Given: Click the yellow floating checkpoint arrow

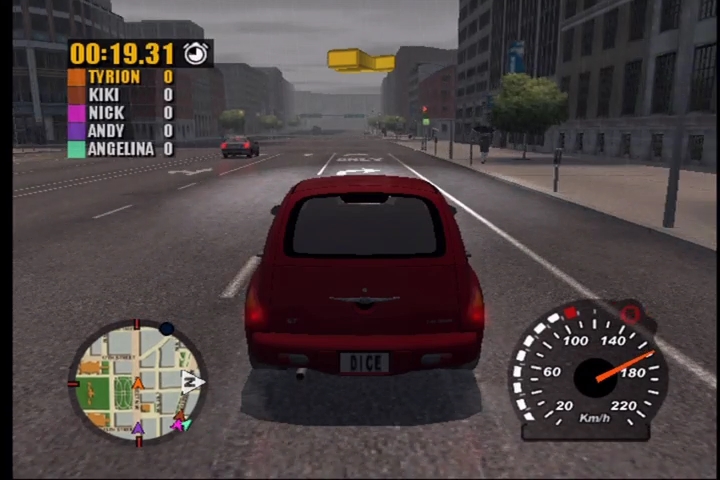Looking at the screenshot, I should click(x=360, y=60).
